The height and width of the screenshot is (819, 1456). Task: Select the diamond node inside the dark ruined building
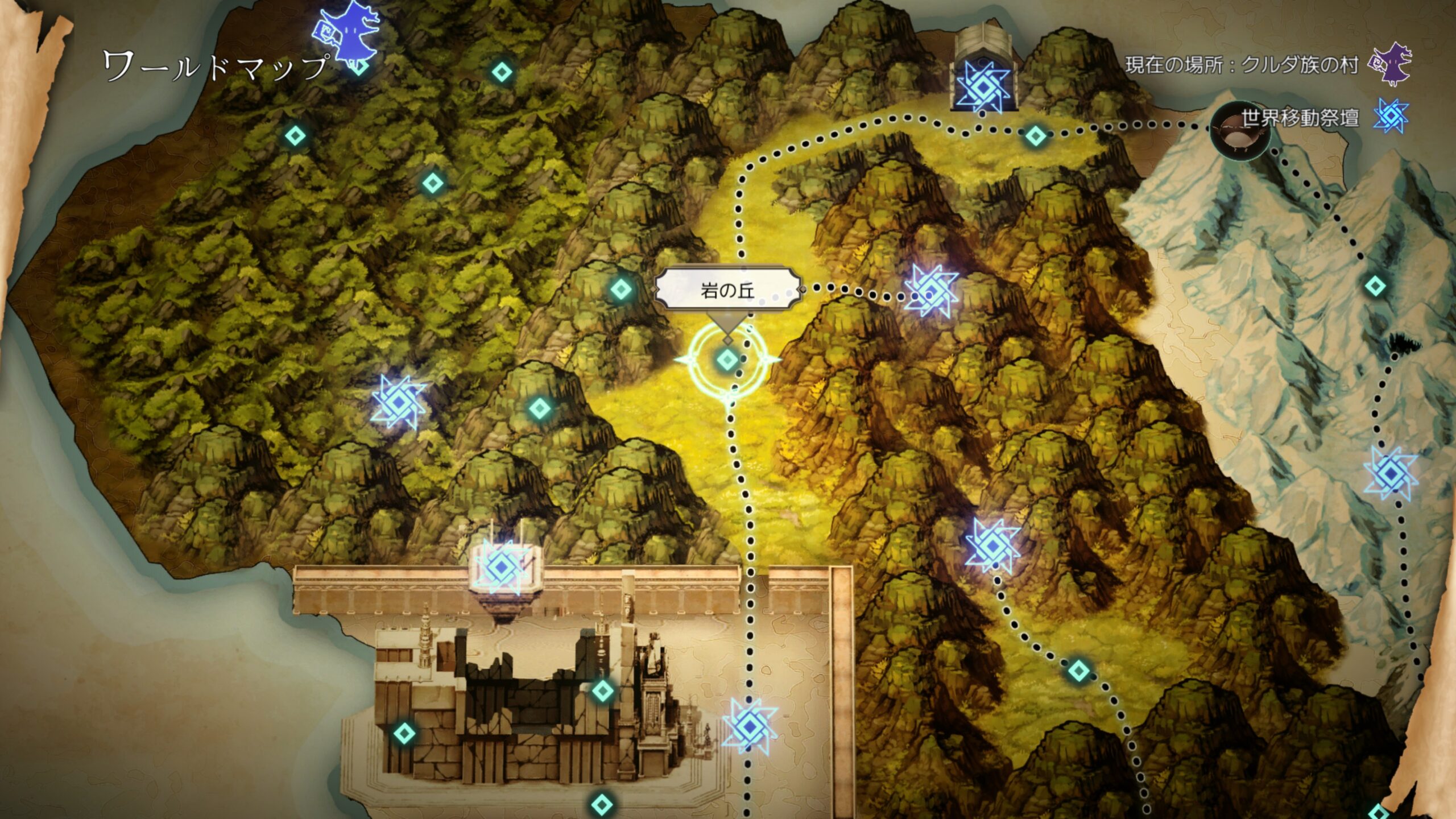[603, 691]
